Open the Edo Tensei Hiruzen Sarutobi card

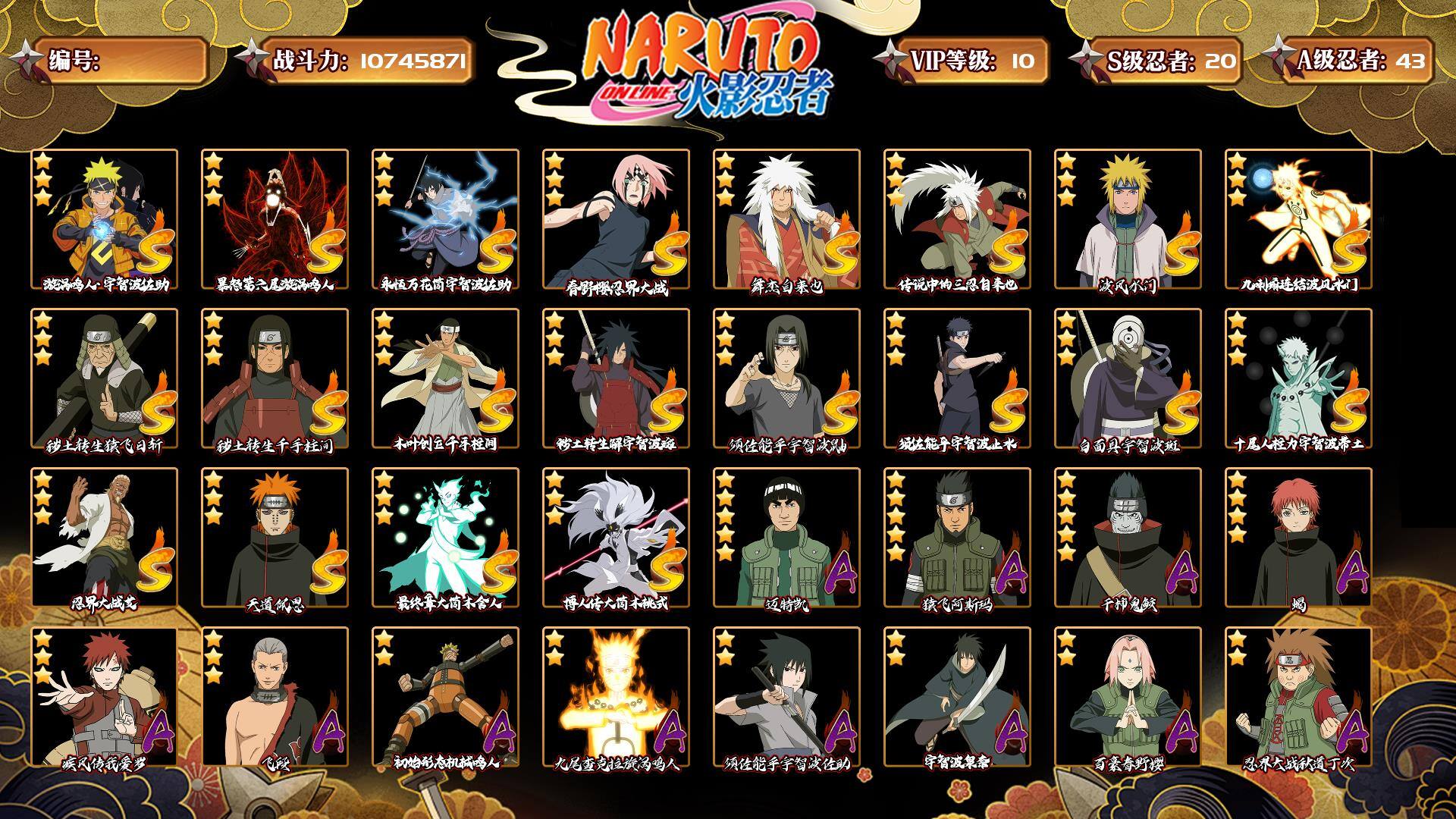(104, 378)
